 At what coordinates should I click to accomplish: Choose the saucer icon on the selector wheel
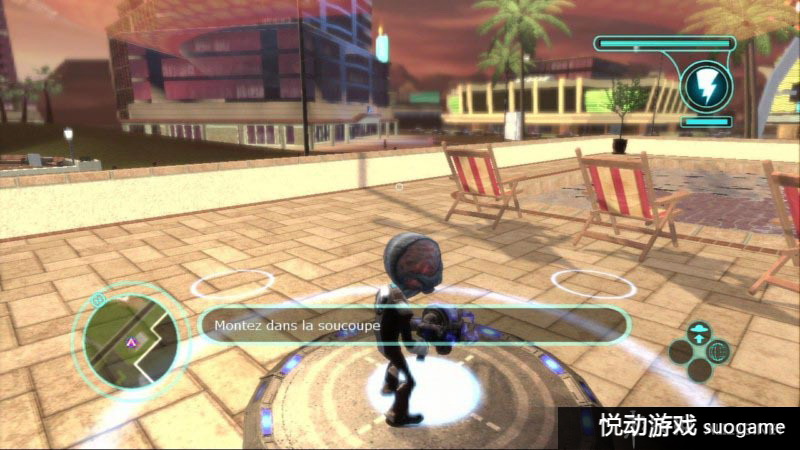[699, 332]
